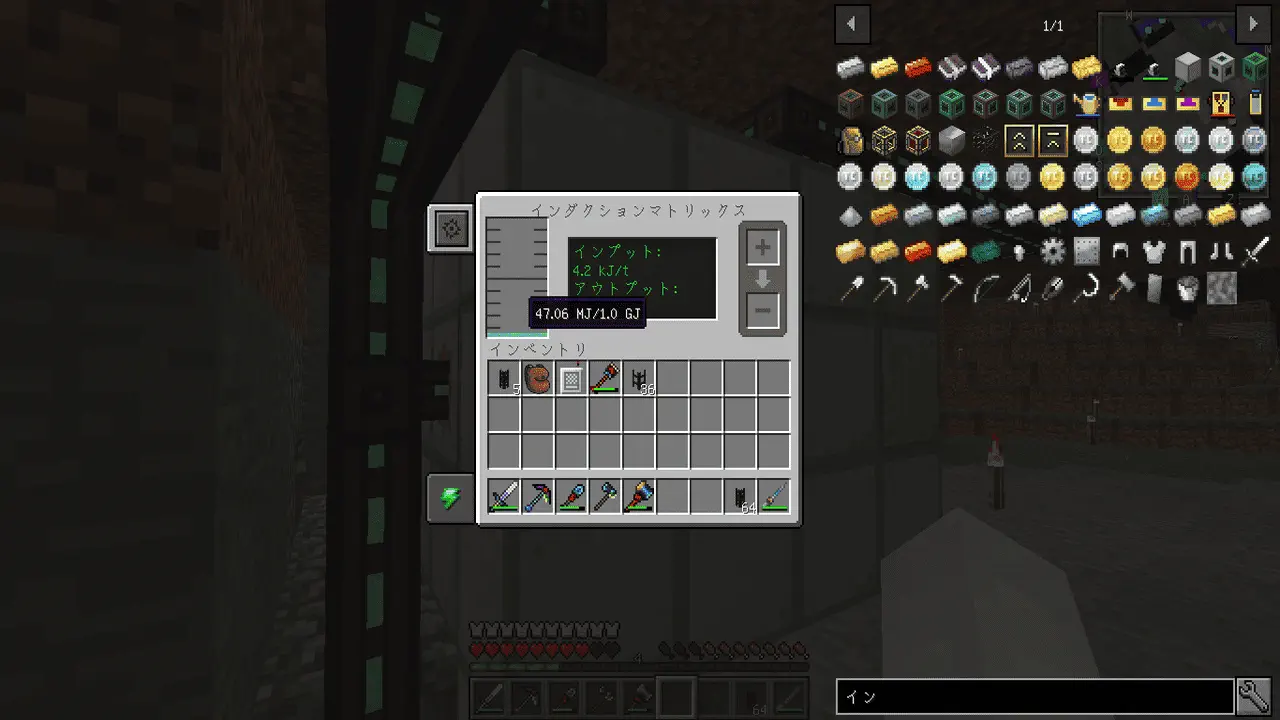Pick the bright blue ingot in the list
The height and width of the screenshot is (720, 1280).
1086,214
